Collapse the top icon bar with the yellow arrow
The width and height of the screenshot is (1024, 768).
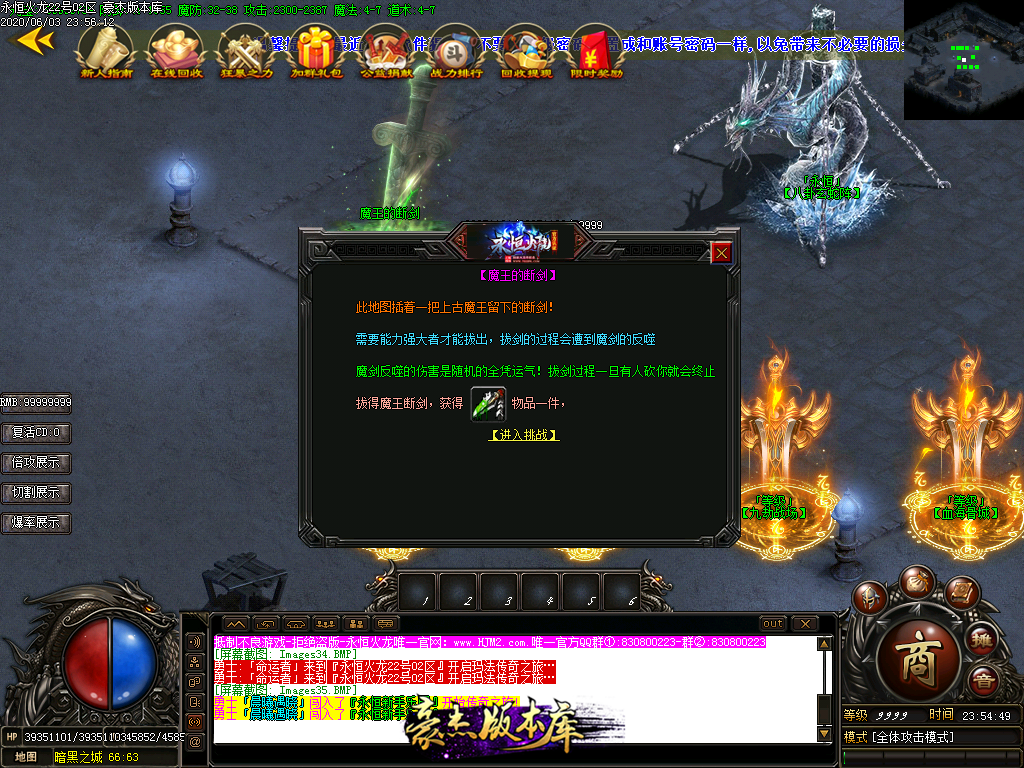pyautogui.click(x=34, y=41)
